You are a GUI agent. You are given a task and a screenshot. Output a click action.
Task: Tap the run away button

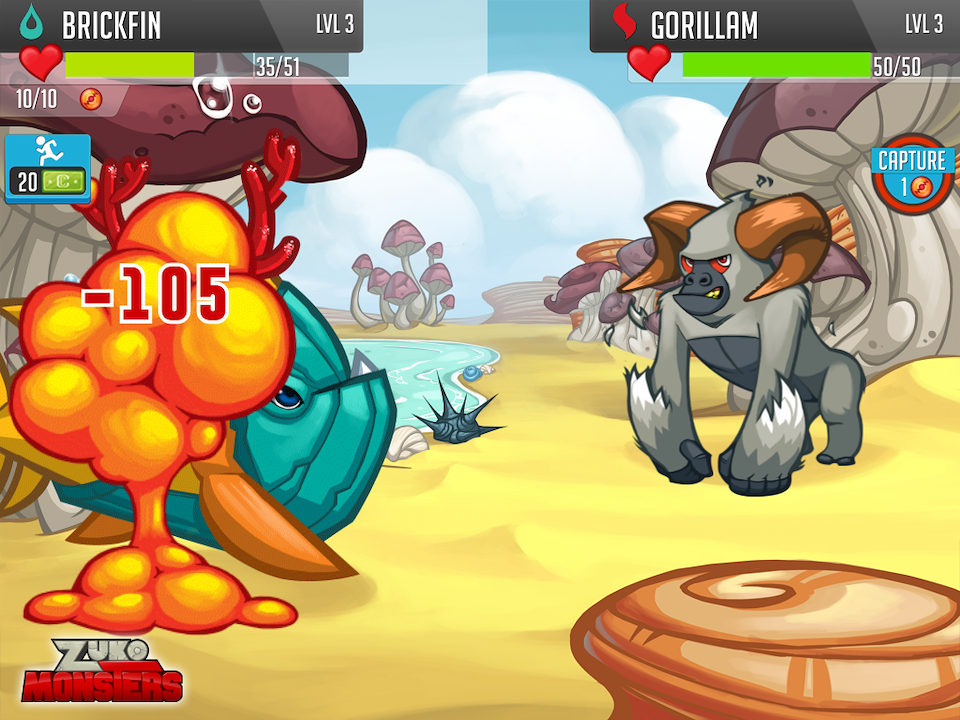[x=47, y=167]
